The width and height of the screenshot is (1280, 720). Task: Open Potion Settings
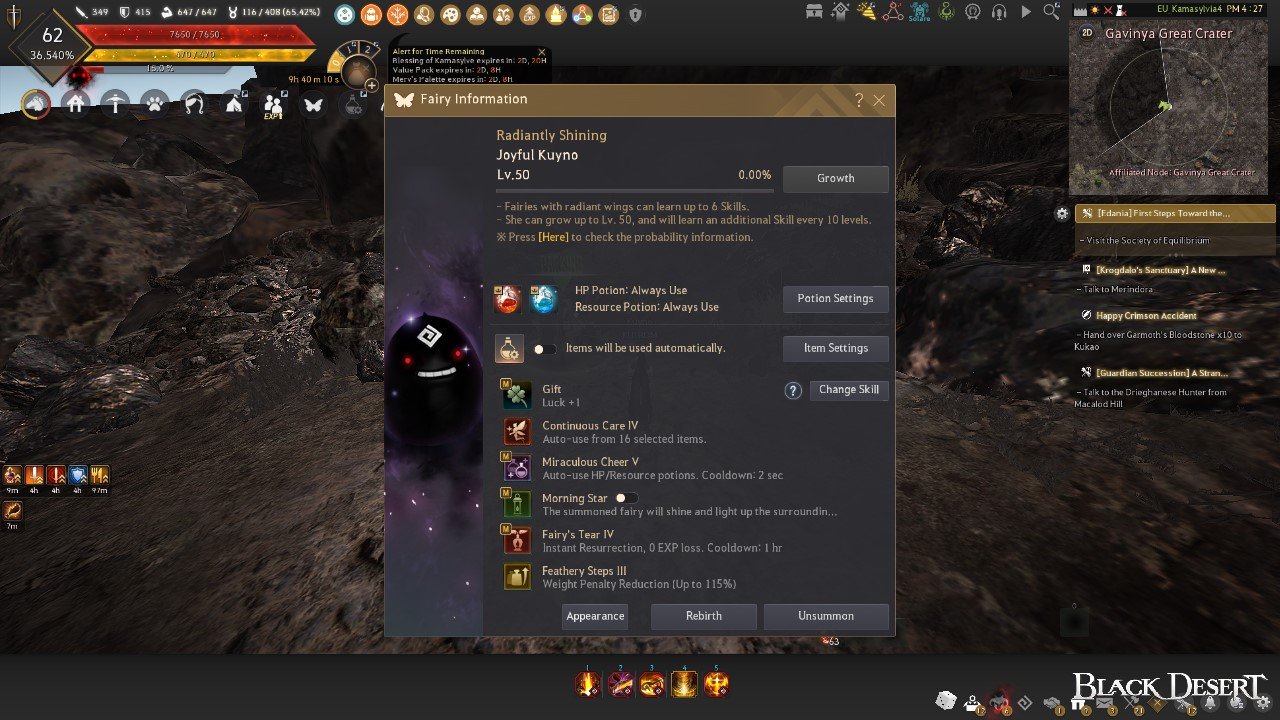click(835, 299)
